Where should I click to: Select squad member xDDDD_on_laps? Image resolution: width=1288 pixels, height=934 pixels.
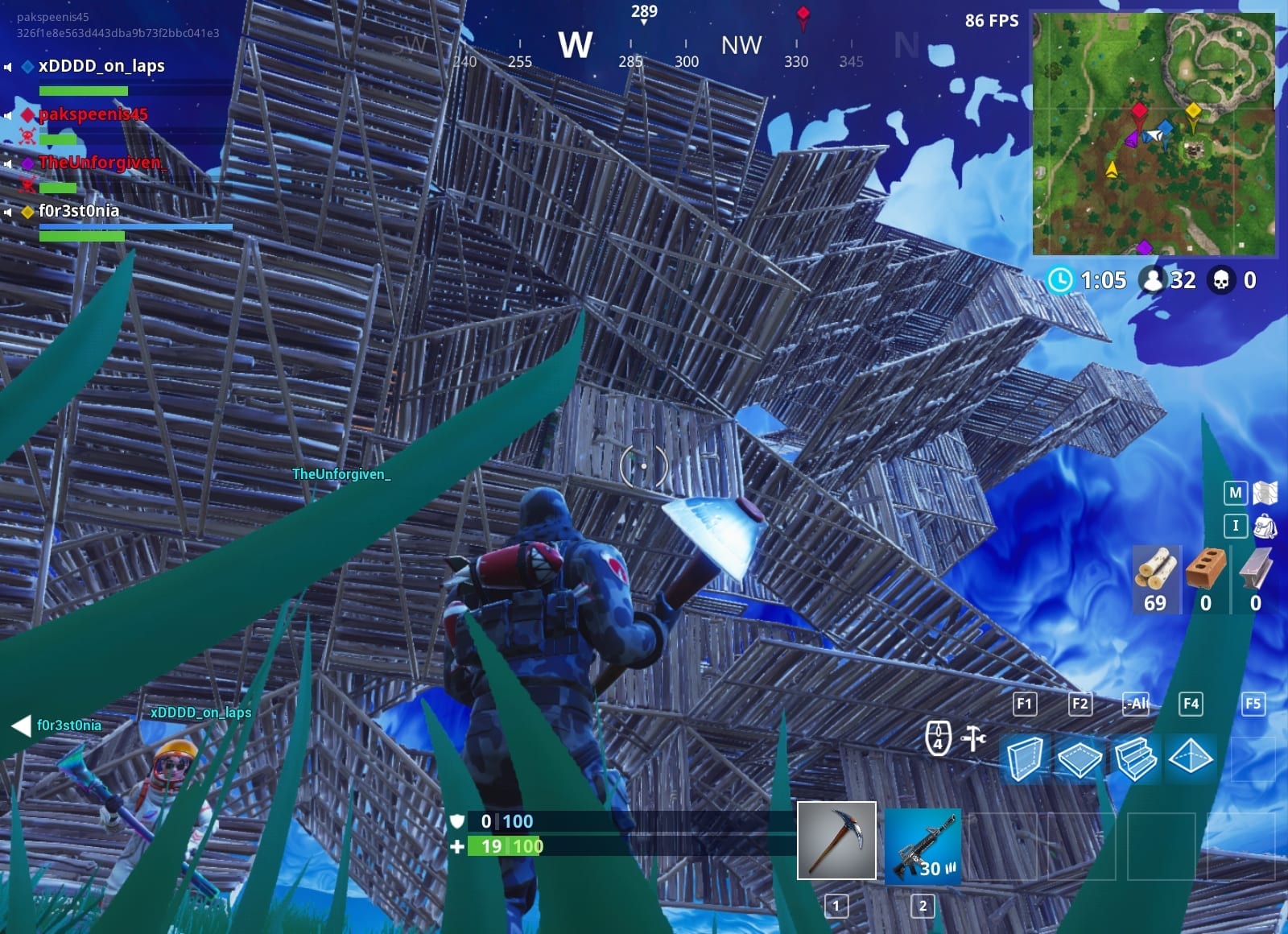click(101, 66)
